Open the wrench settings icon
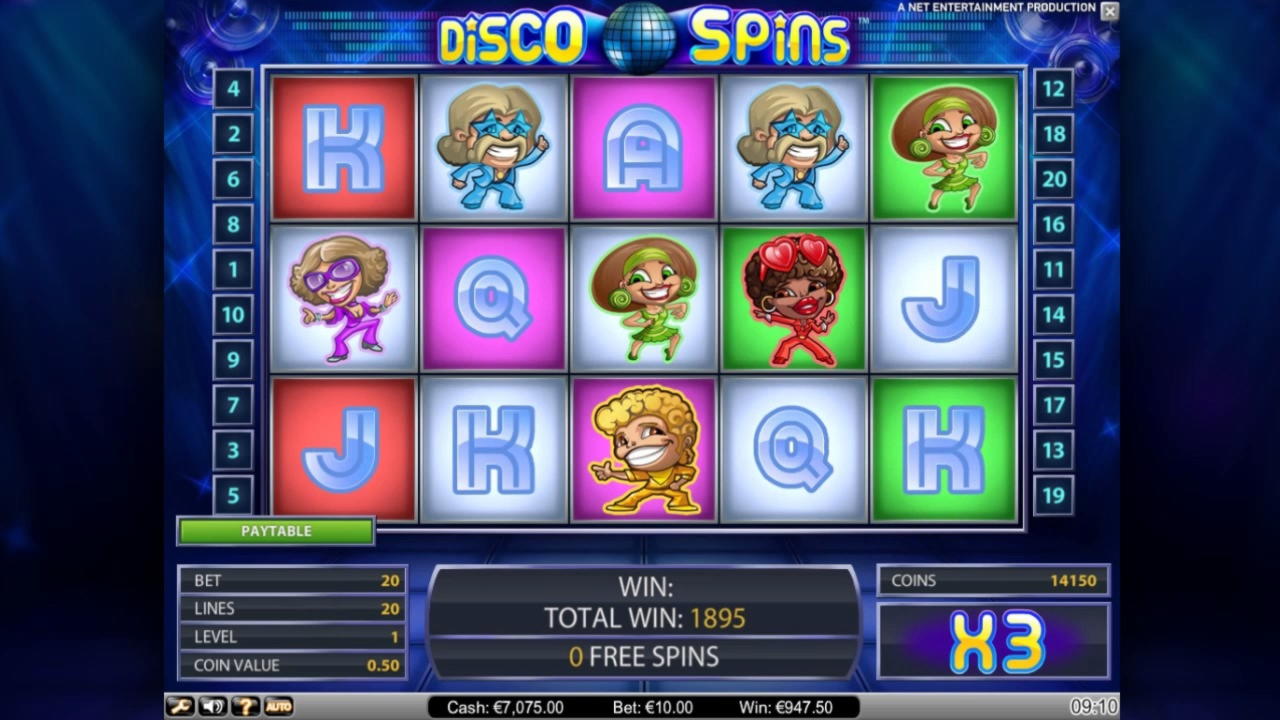Image resolution: width=1280 pixels, height=720 pixels. tap(180, 707)
